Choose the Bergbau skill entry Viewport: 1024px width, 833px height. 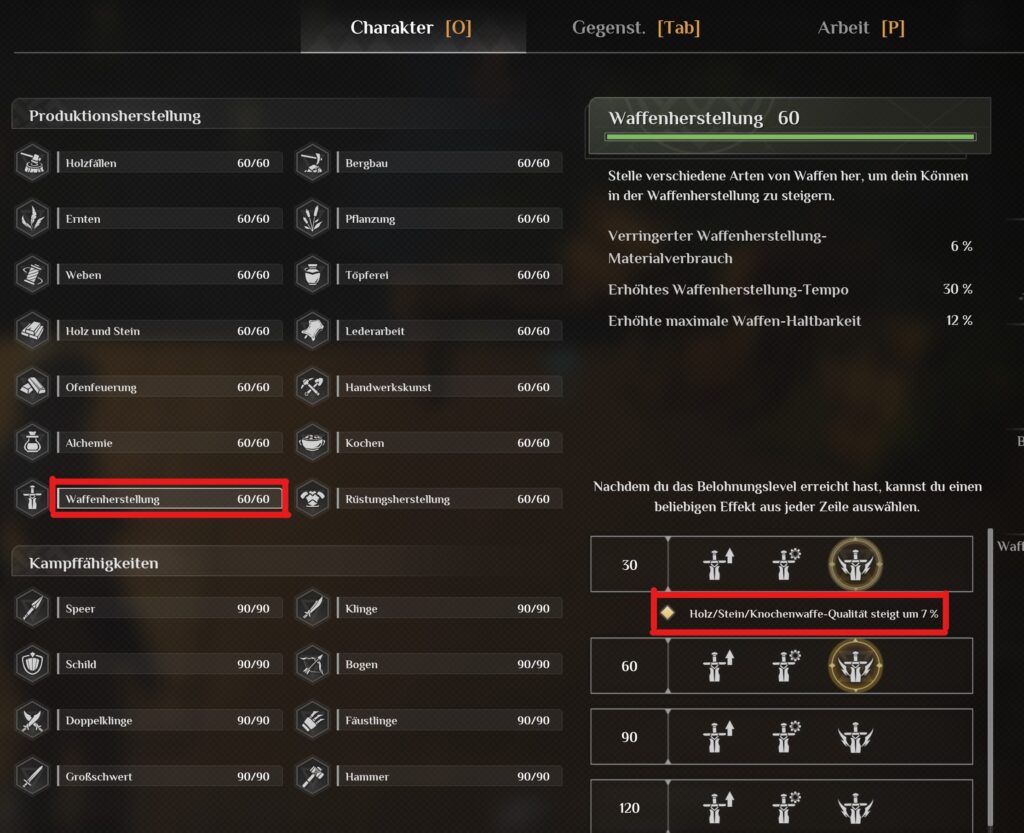447,163
